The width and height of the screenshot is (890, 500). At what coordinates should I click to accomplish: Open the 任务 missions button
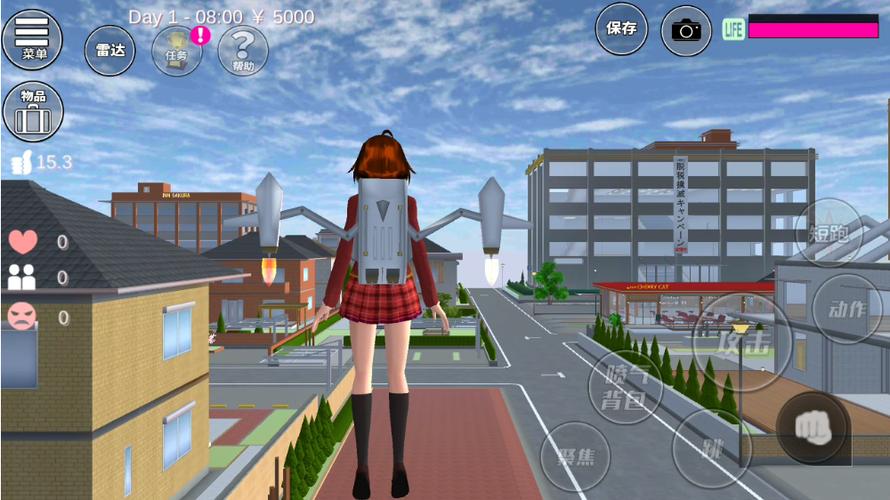coord(177,51)
